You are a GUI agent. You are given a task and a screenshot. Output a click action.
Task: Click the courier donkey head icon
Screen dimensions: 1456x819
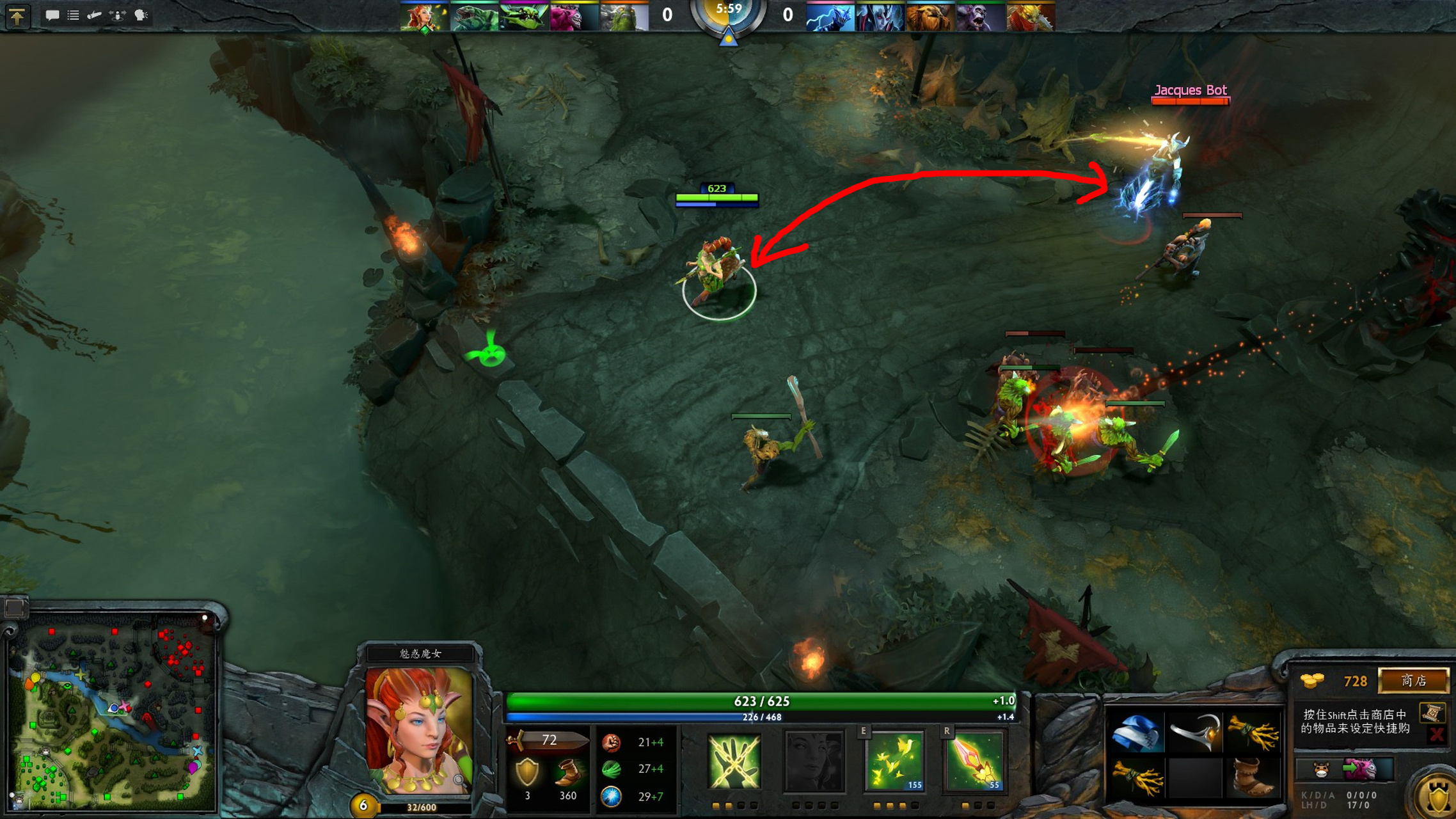pyautogui.click(x=1320, y=770)
